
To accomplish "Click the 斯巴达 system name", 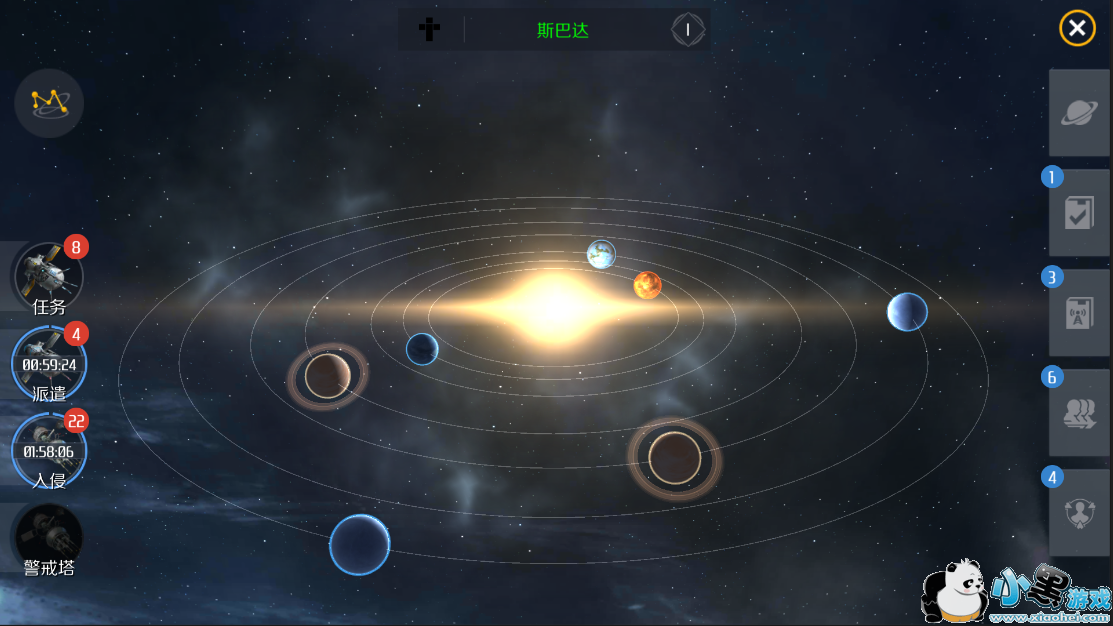I will 563,30.
